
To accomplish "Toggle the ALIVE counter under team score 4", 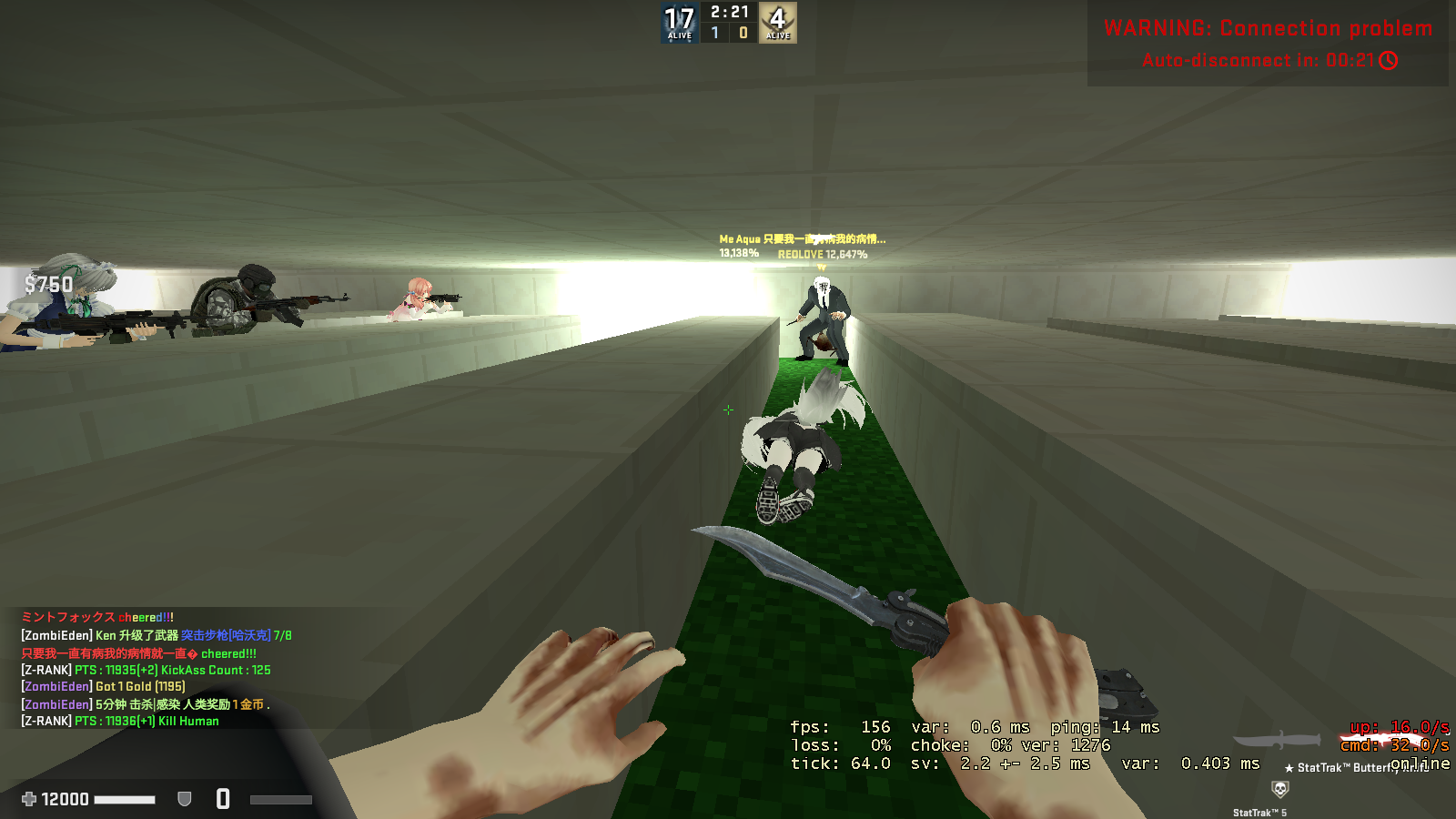I will click(x=778, y=35).
